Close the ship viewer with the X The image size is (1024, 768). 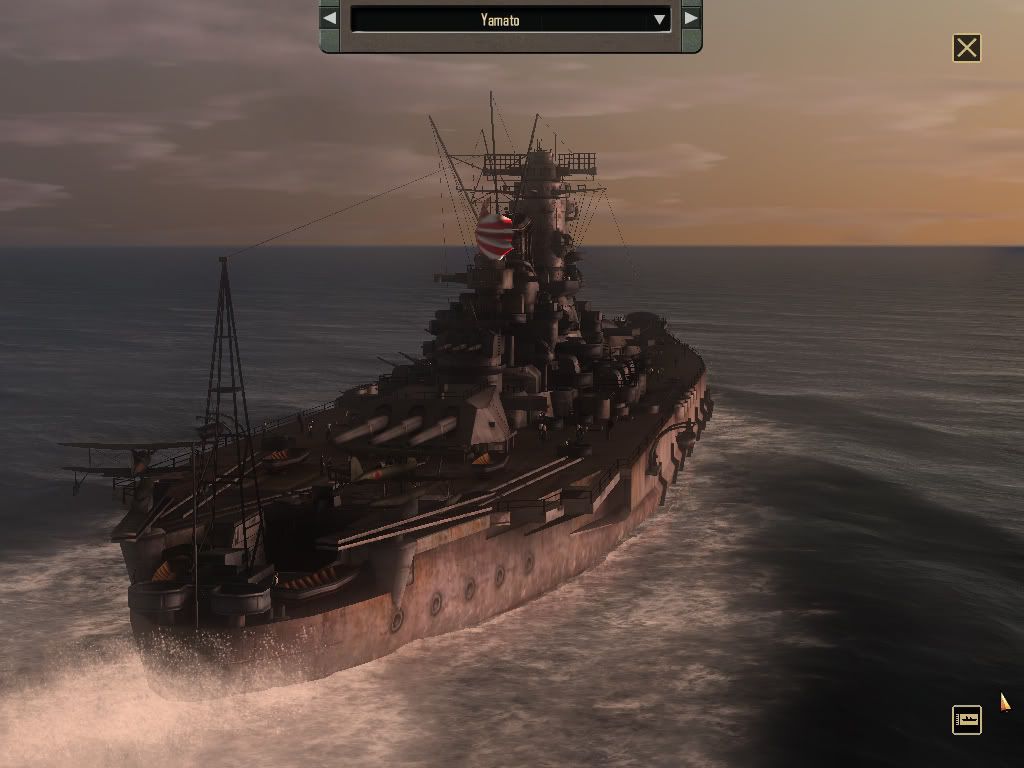pos(967,48)
